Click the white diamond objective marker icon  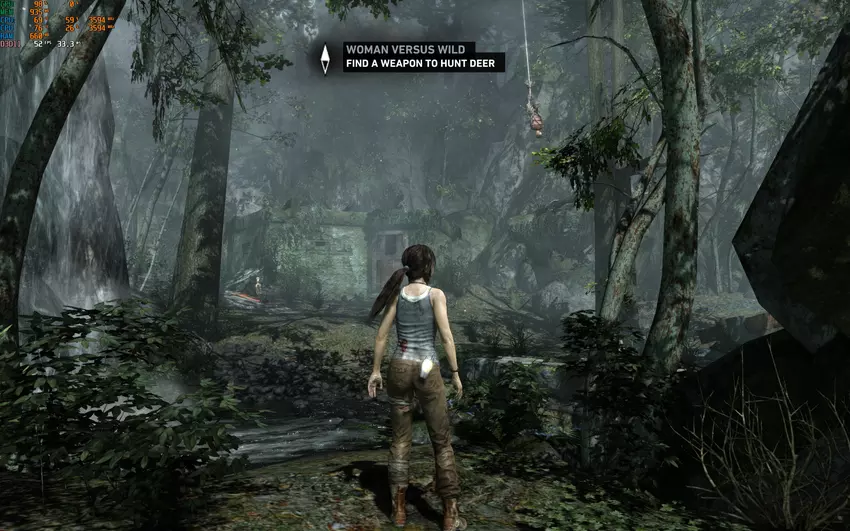(x=325, y=58)
